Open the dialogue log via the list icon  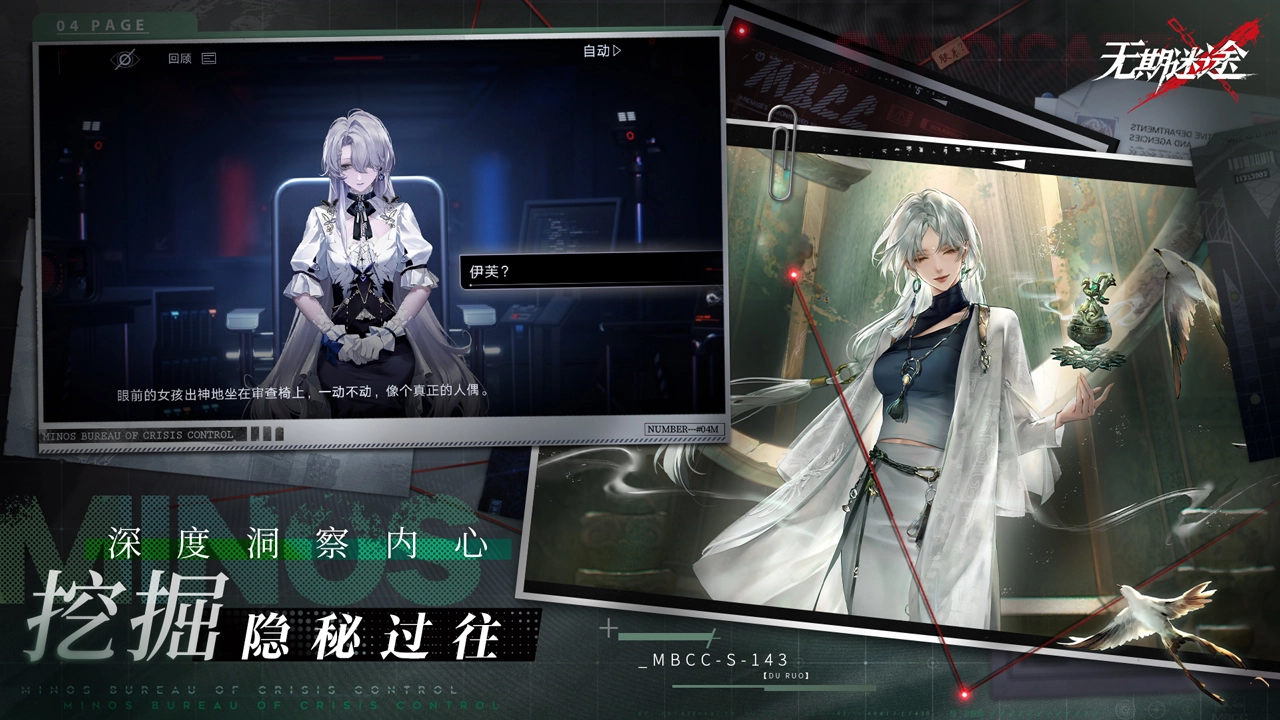(208, 57)
